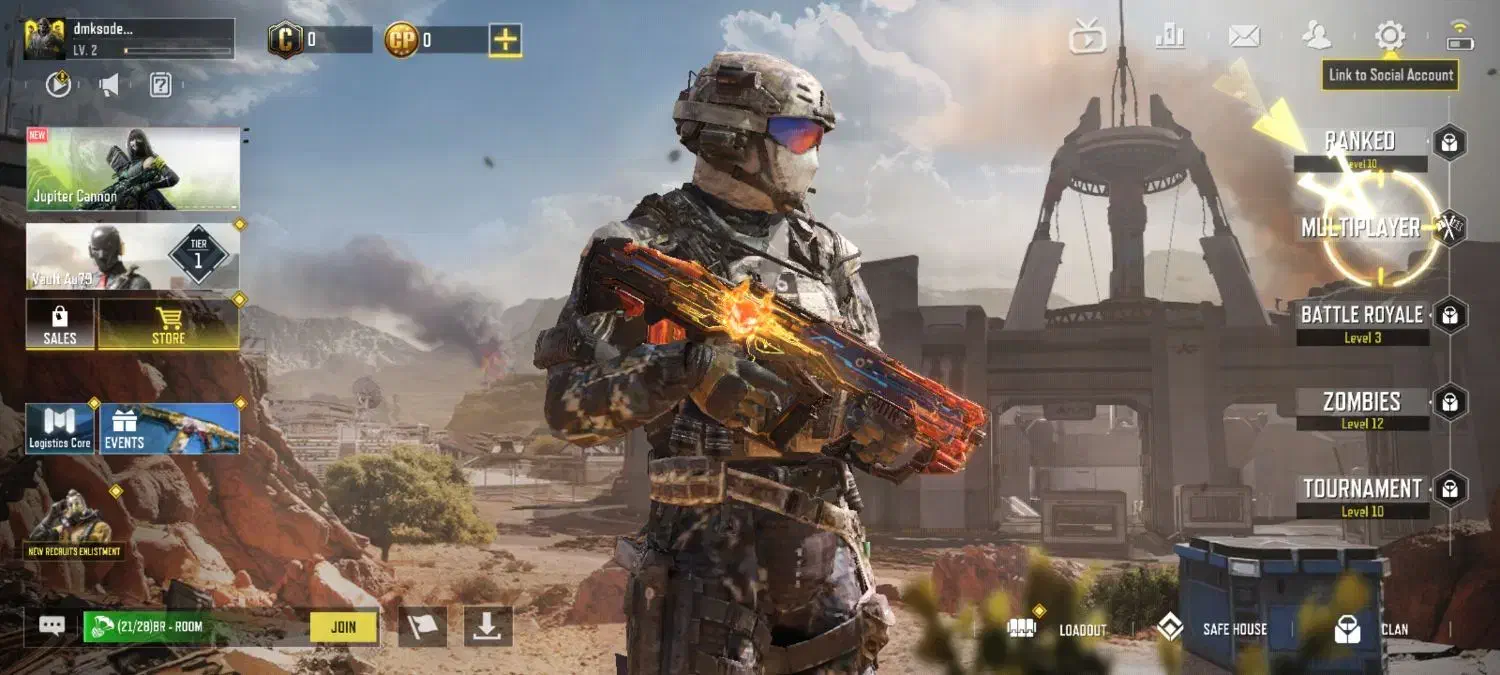Select the Battle Royale mode
This screenshot has width=1500, height=675.
click(1361, 316)
